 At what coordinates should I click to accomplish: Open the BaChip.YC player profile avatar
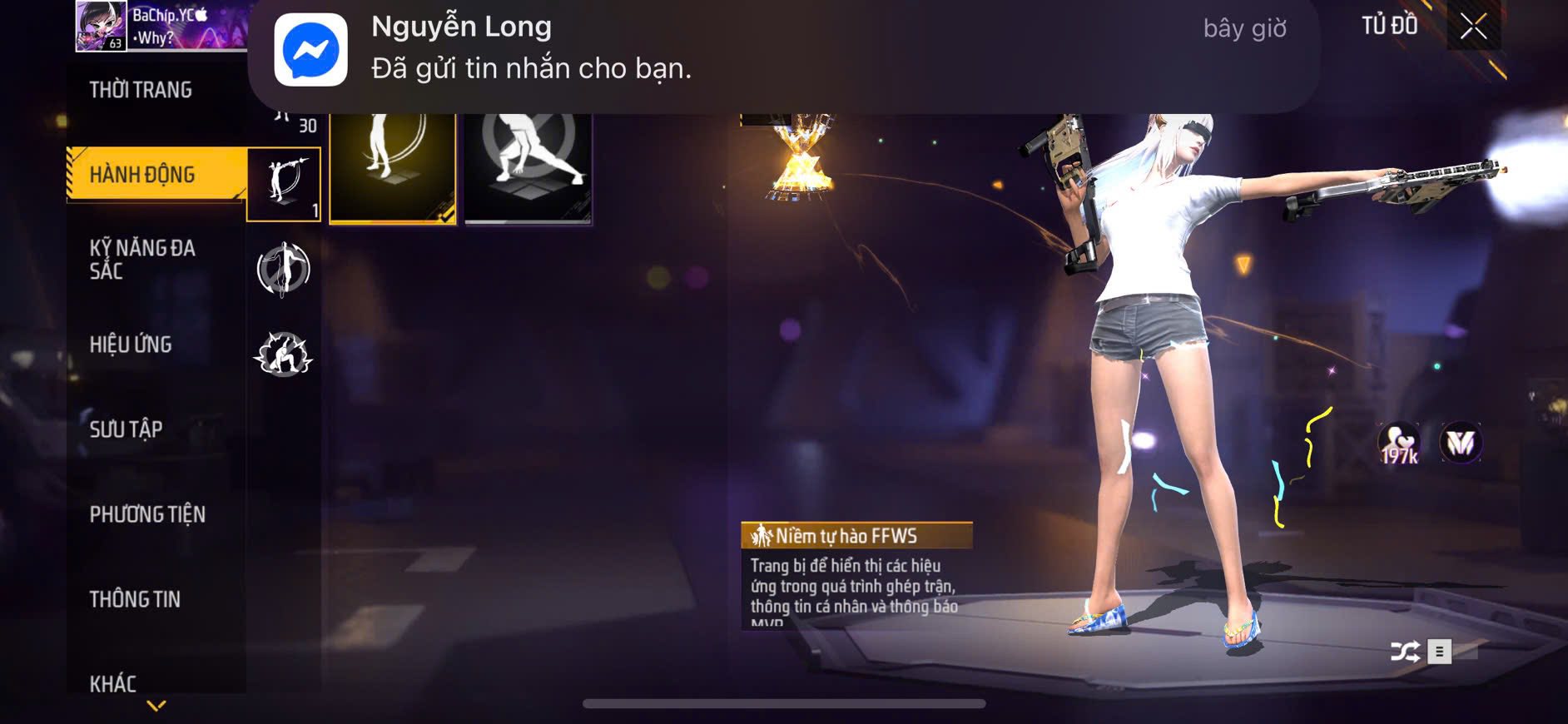point(101,26)
